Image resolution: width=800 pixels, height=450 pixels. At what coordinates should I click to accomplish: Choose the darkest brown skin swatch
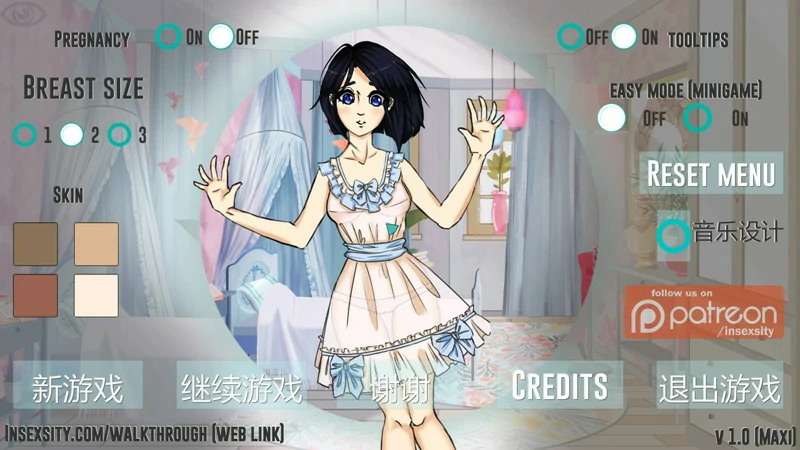coord(36,244)
